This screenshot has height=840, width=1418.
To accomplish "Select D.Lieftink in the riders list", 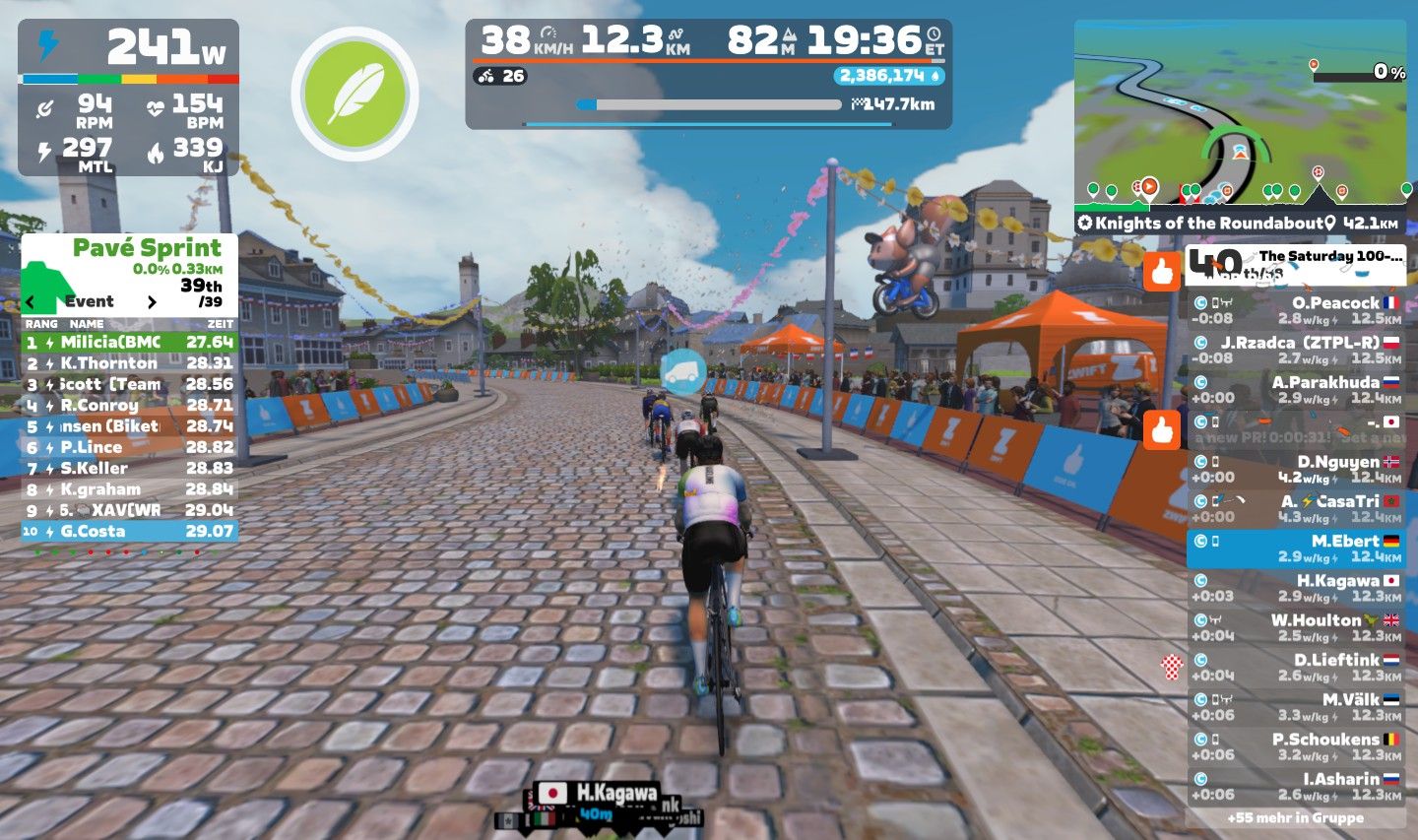I will point(1296,667).
